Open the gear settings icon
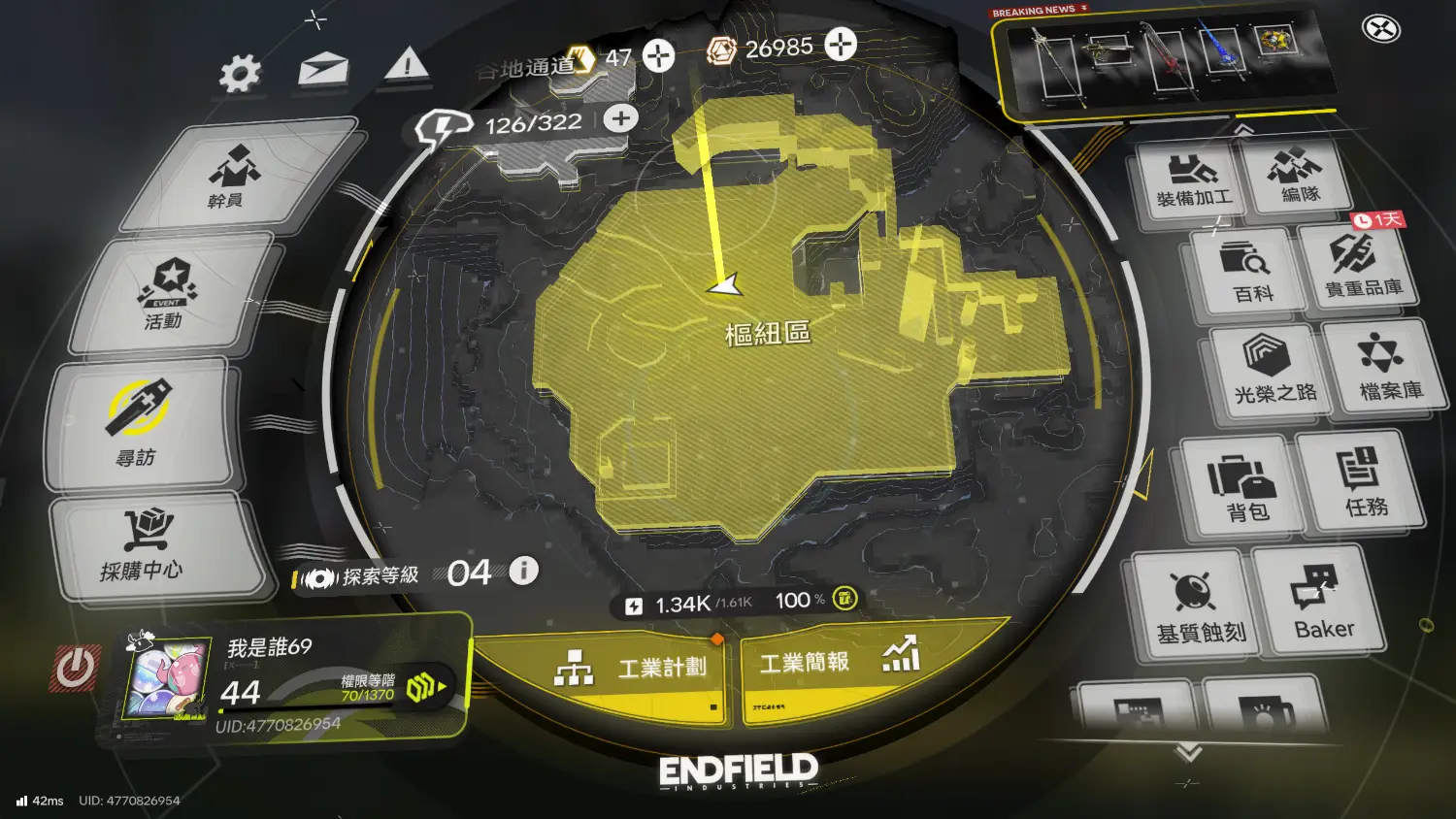1456x819 pixels. tap(240, 73)
